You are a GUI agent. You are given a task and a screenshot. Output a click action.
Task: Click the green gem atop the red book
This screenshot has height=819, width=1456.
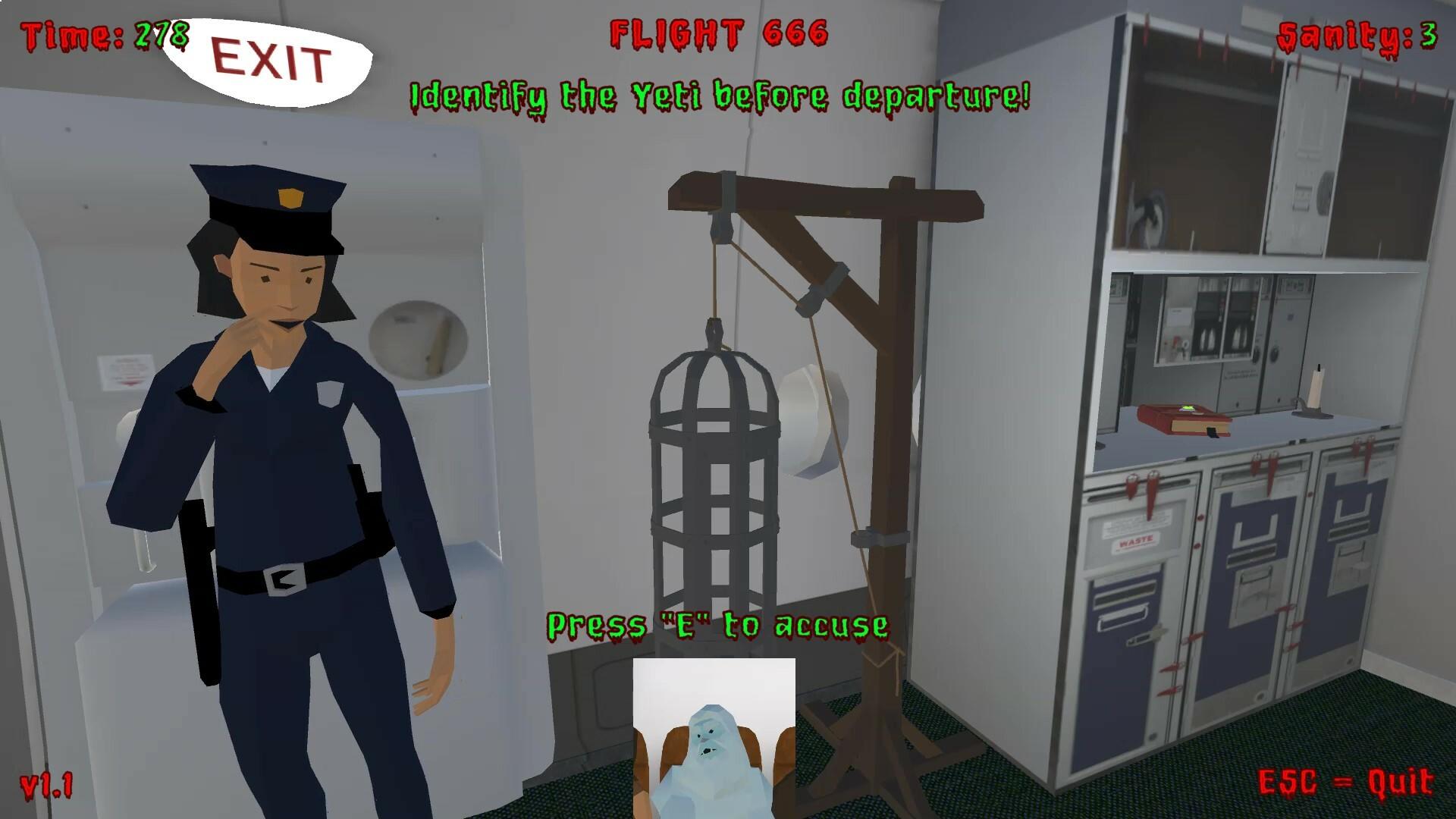point(1187,407)
